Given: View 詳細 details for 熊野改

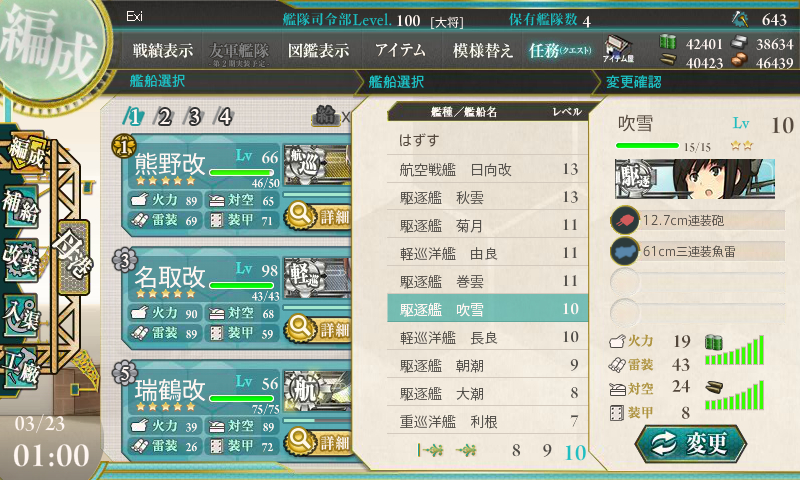Looking at the screenshot, I should coord(318,215).
